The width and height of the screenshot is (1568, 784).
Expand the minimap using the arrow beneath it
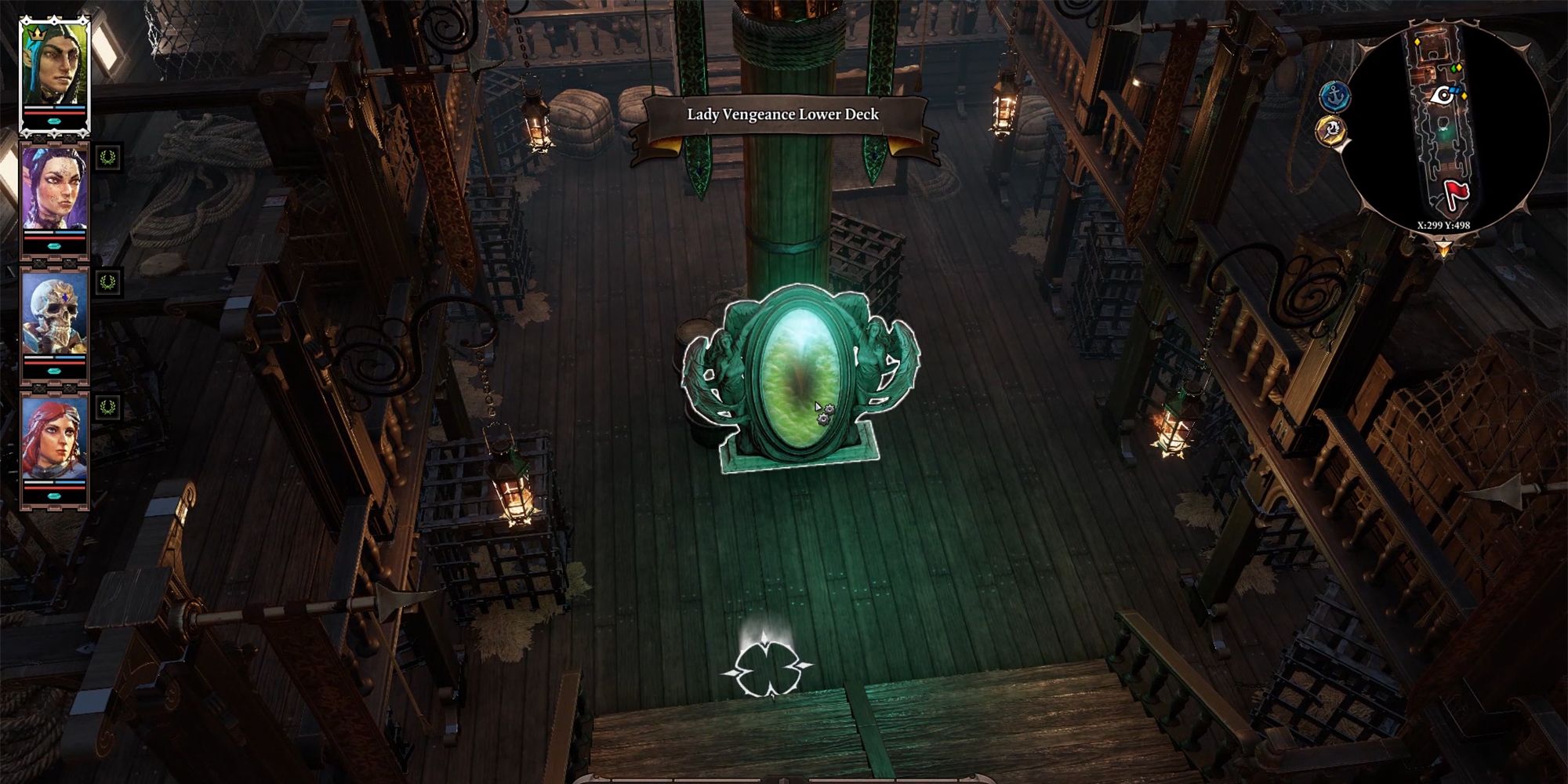(1444, 245)
